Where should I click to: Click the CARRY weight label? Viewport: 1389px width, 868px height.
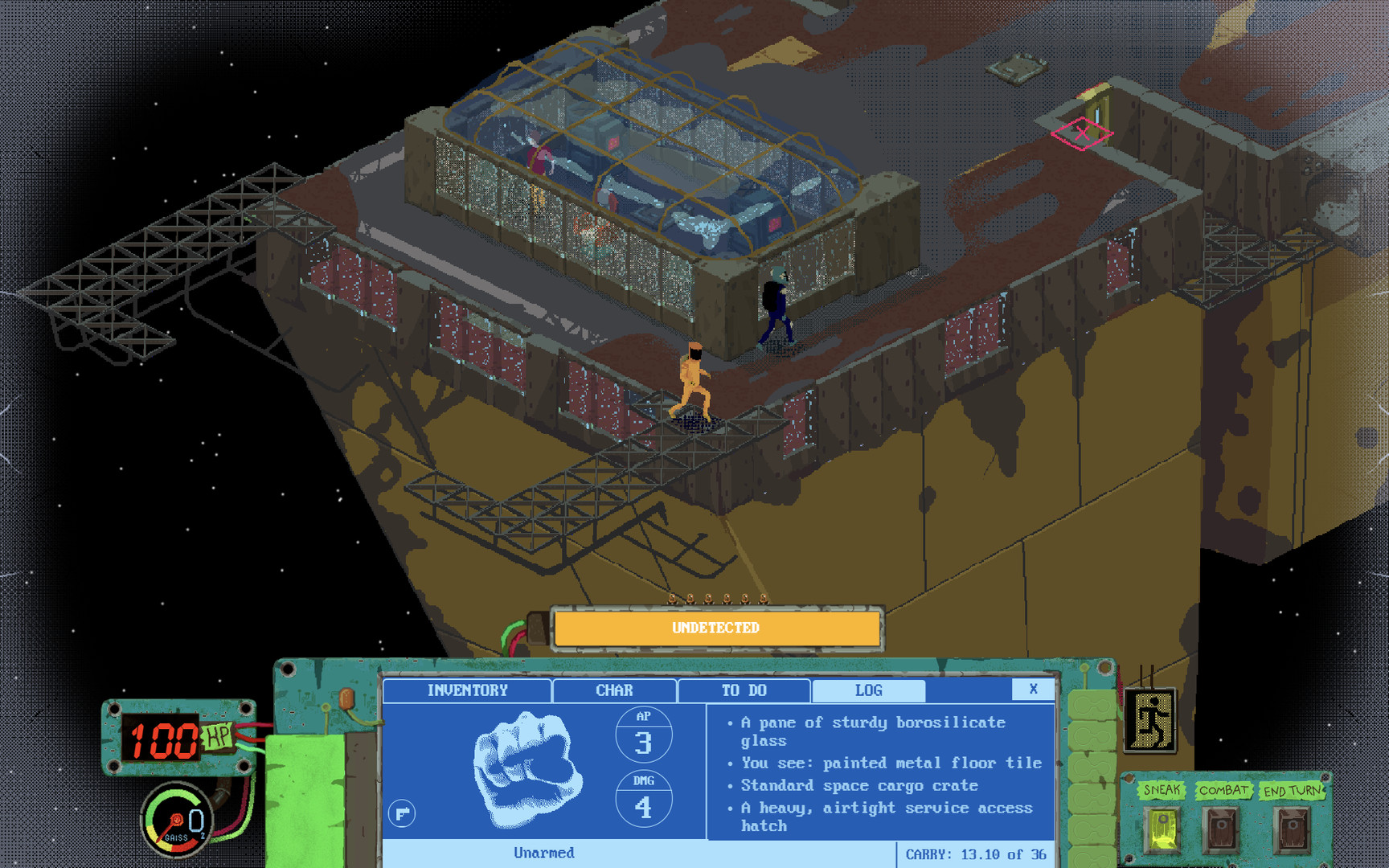point(975,854)
